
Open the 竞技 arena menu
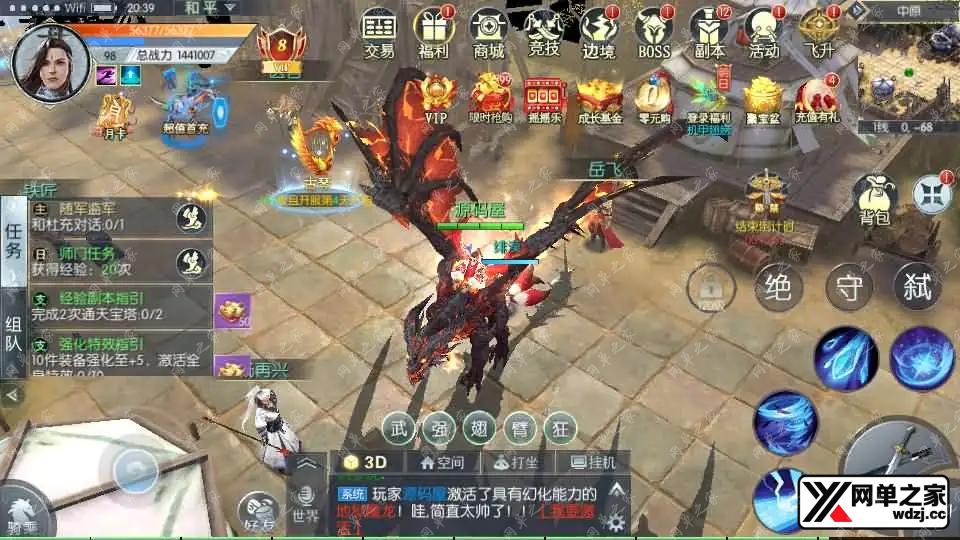[544, 33]
